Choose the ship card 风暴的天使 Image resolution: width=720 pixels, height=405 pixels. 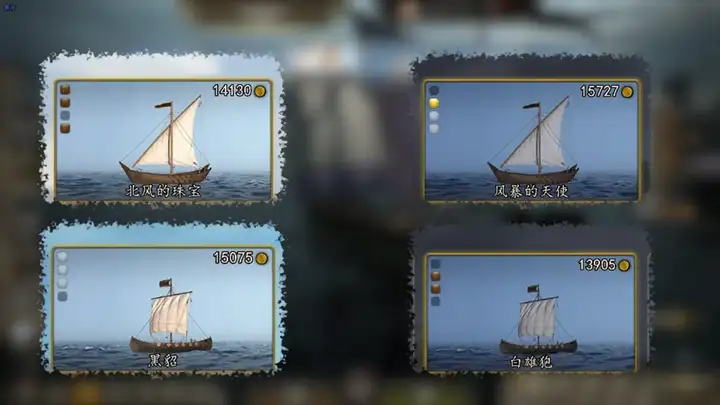tap(531, 140)
